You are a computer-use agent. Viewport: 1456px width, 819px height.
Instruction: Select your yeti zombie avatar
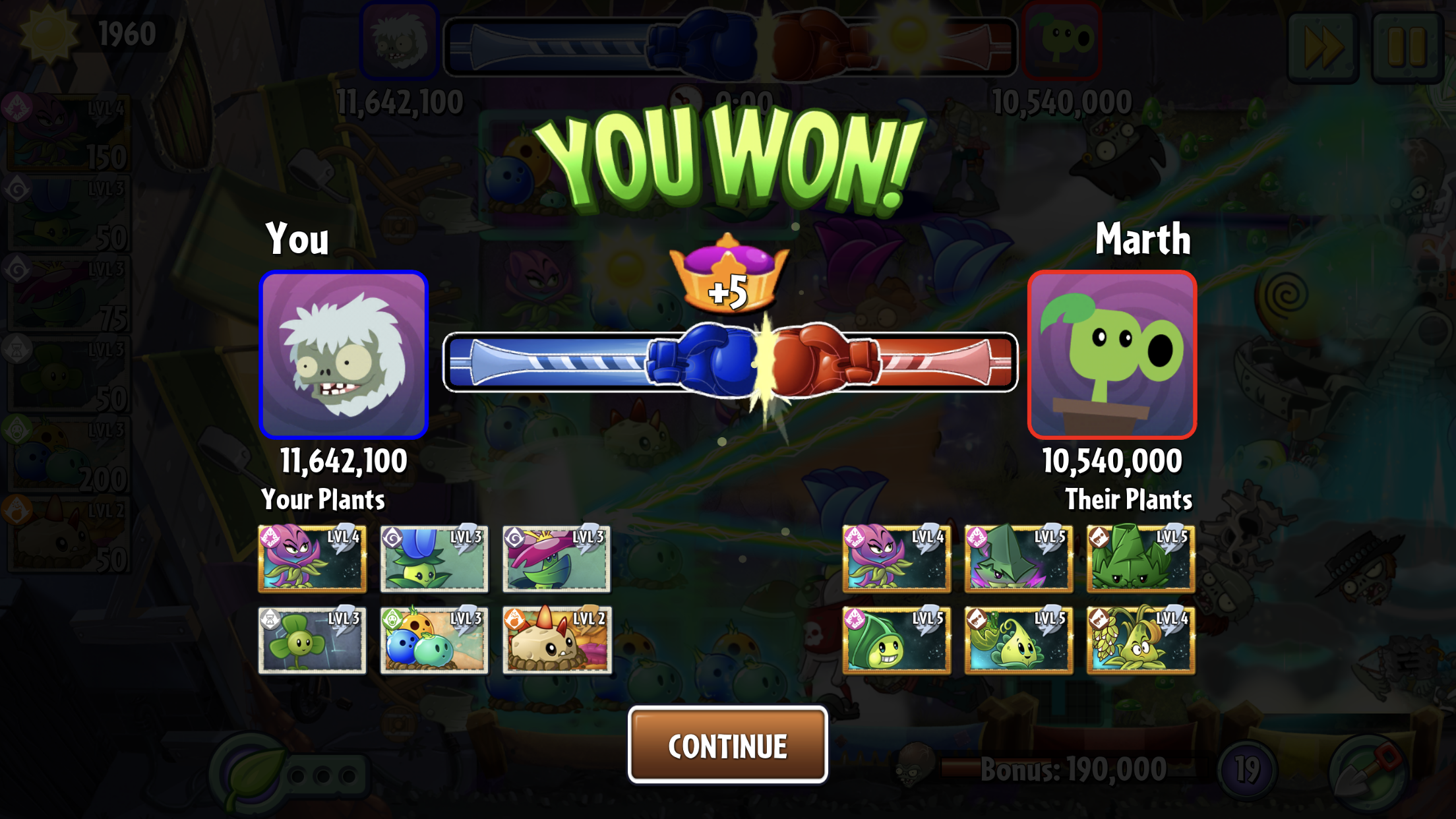344,355
